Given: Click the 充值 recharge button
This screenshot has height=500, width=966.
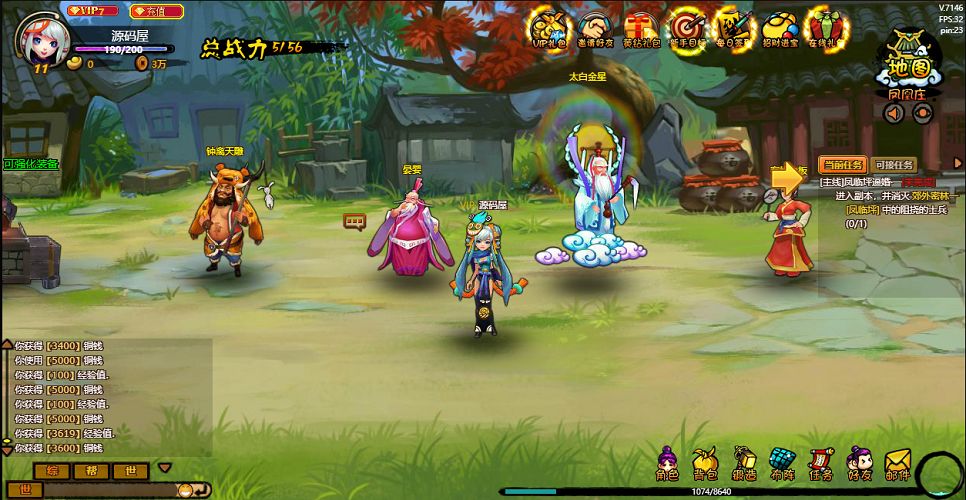Looking at the screenshot, I should click(157, 11).
